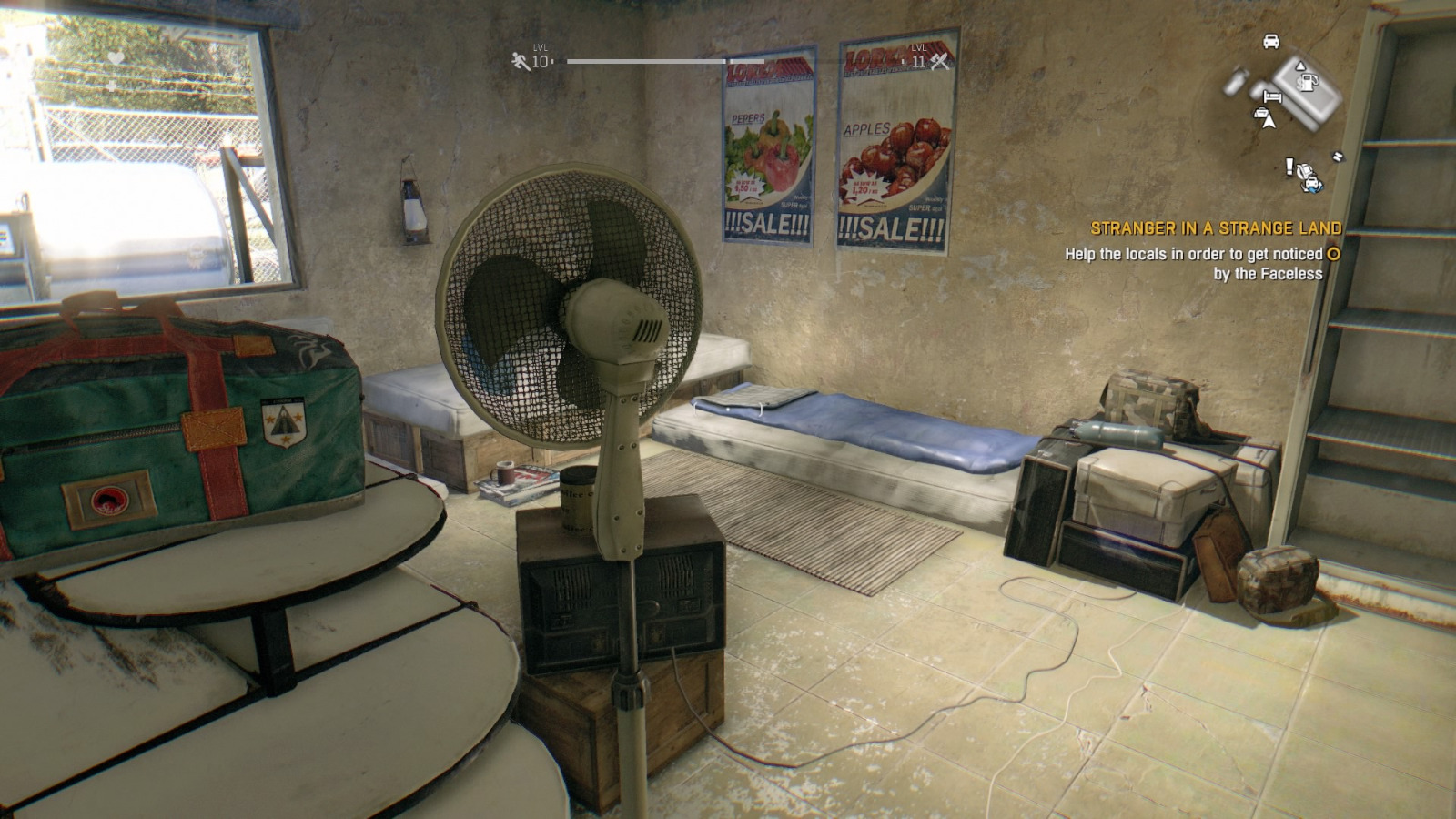Select the vehicle repair icon on the minimap

[1310, 182]
